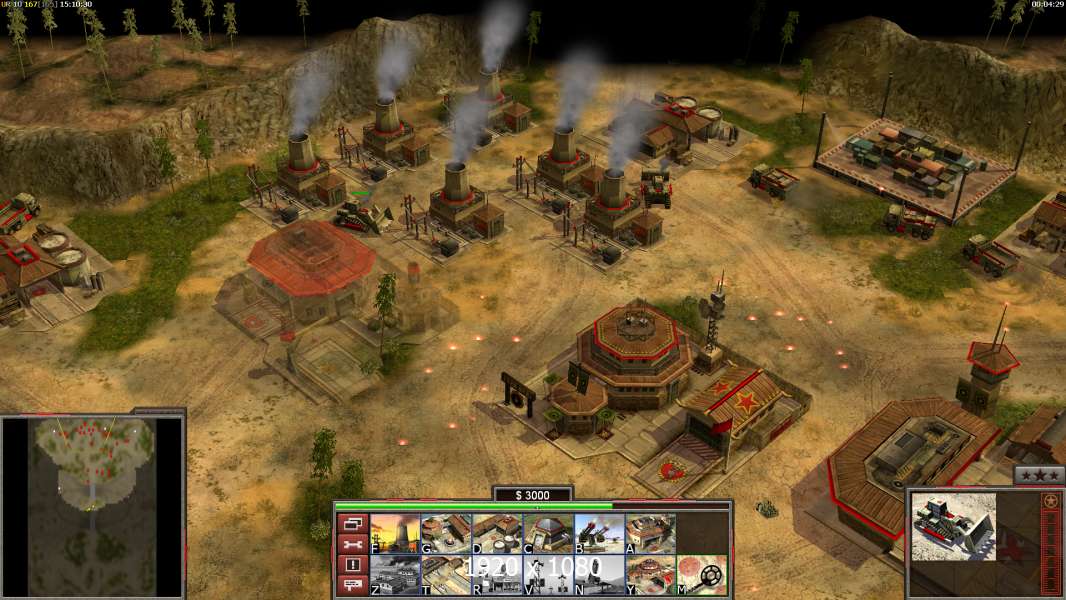Select the Nuclear Reactor build icon
Viewport: 1066px width, 600px height.
[395, 534]
